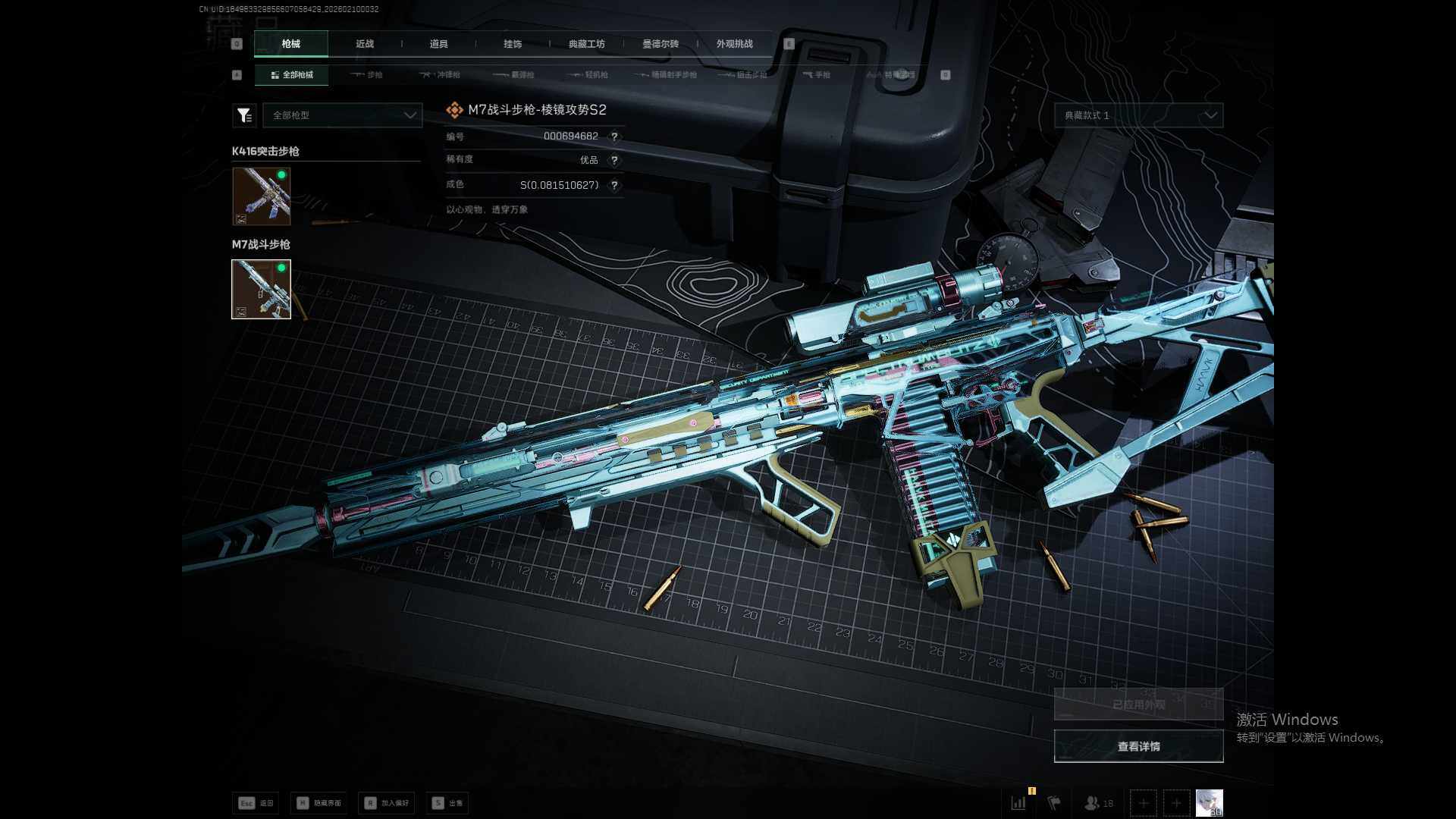1456x819 pixels.
Task: Filter by 轻机枪 light machine guns
Action: (x=588, y=75)
